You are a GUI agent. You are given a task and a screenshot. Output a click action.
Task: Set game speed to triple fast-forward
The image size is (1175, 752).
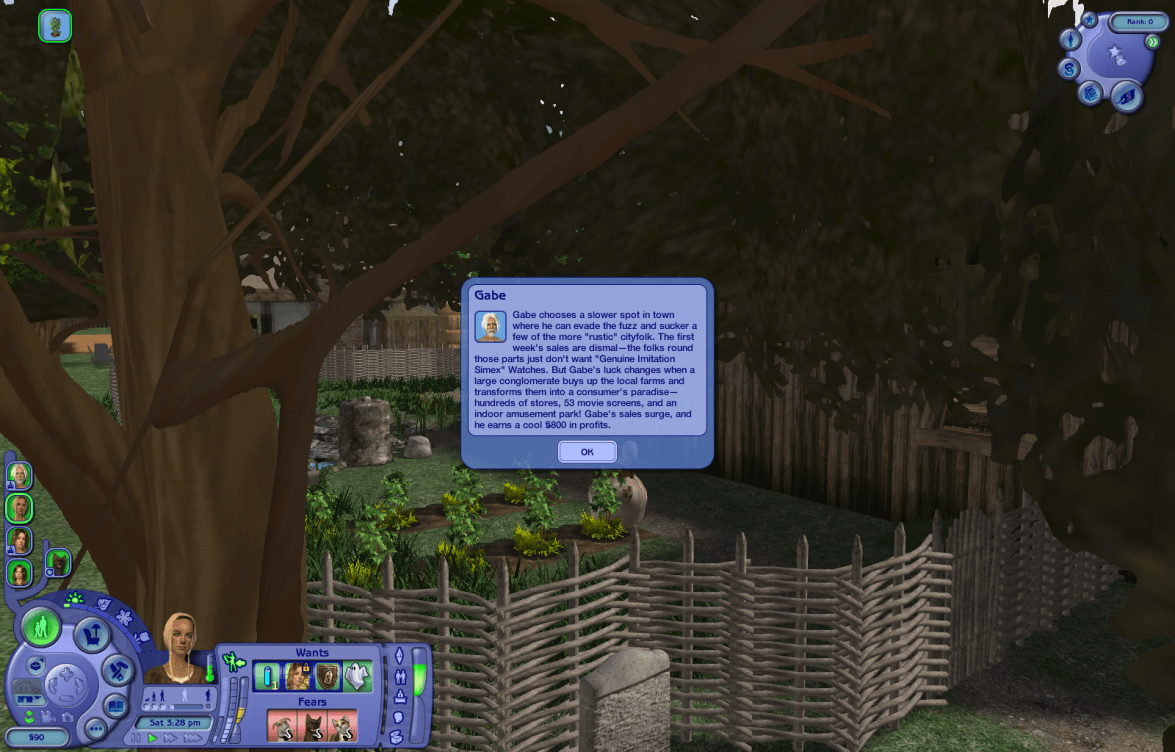point(193,738)
